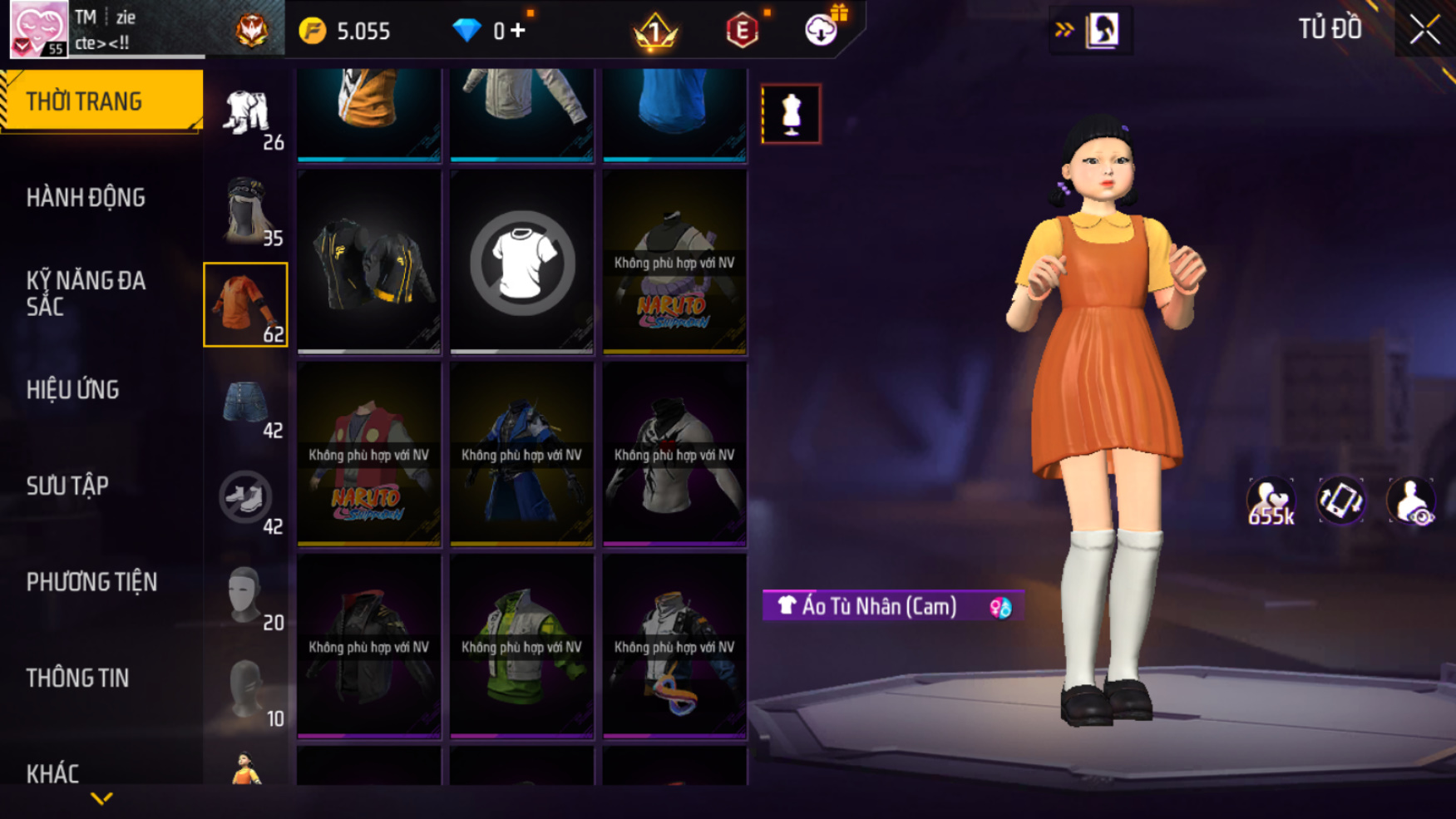Close the wardrobe with the X button

pyautogui.click(x=1424, y=30)
